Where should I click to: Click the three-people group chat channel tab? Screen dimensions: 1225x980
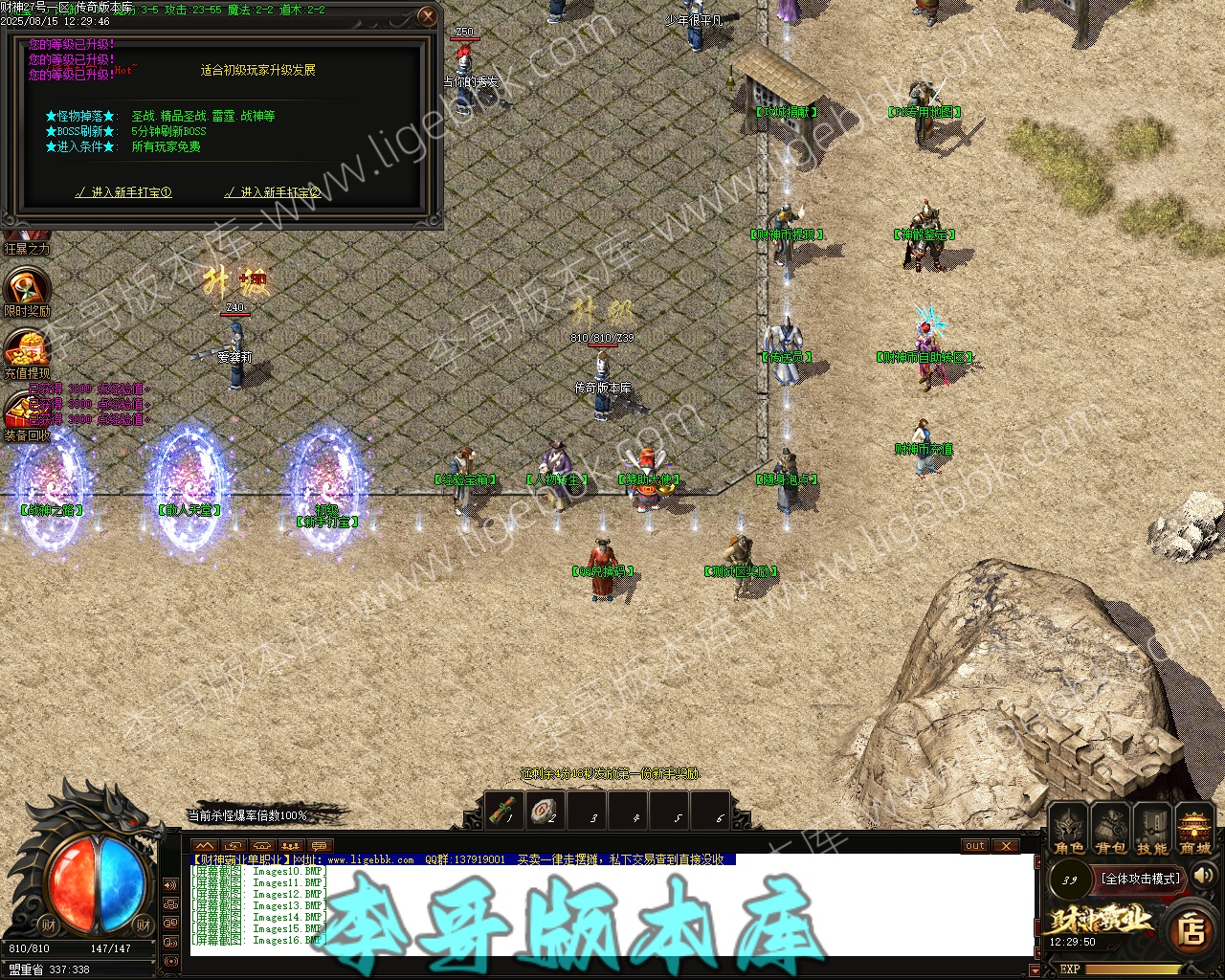(x=291, y=846)
